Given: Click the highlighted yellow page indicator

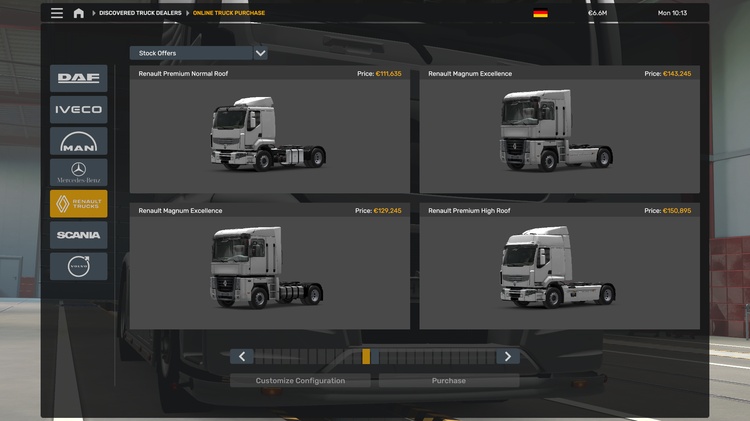Looking at the screenshot, I should point(366,356).
